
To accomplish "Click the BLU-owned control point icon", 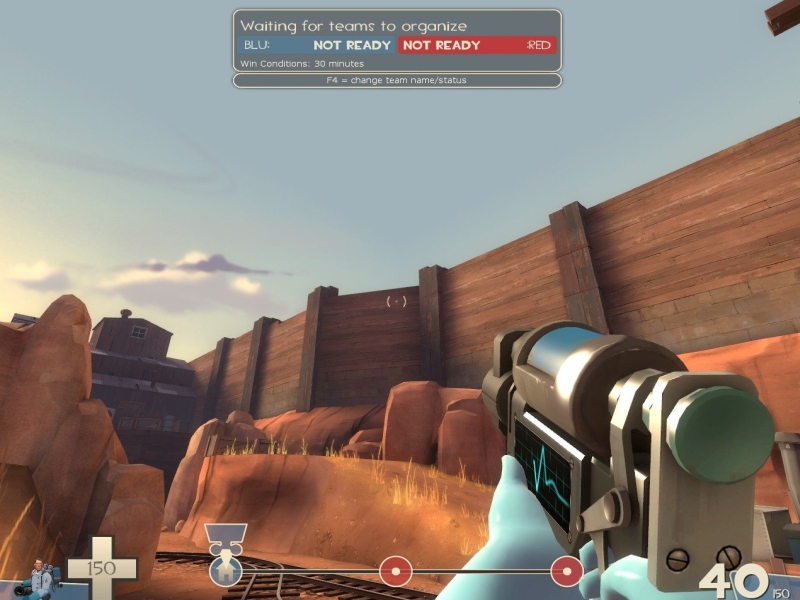I will pos(225,571).
